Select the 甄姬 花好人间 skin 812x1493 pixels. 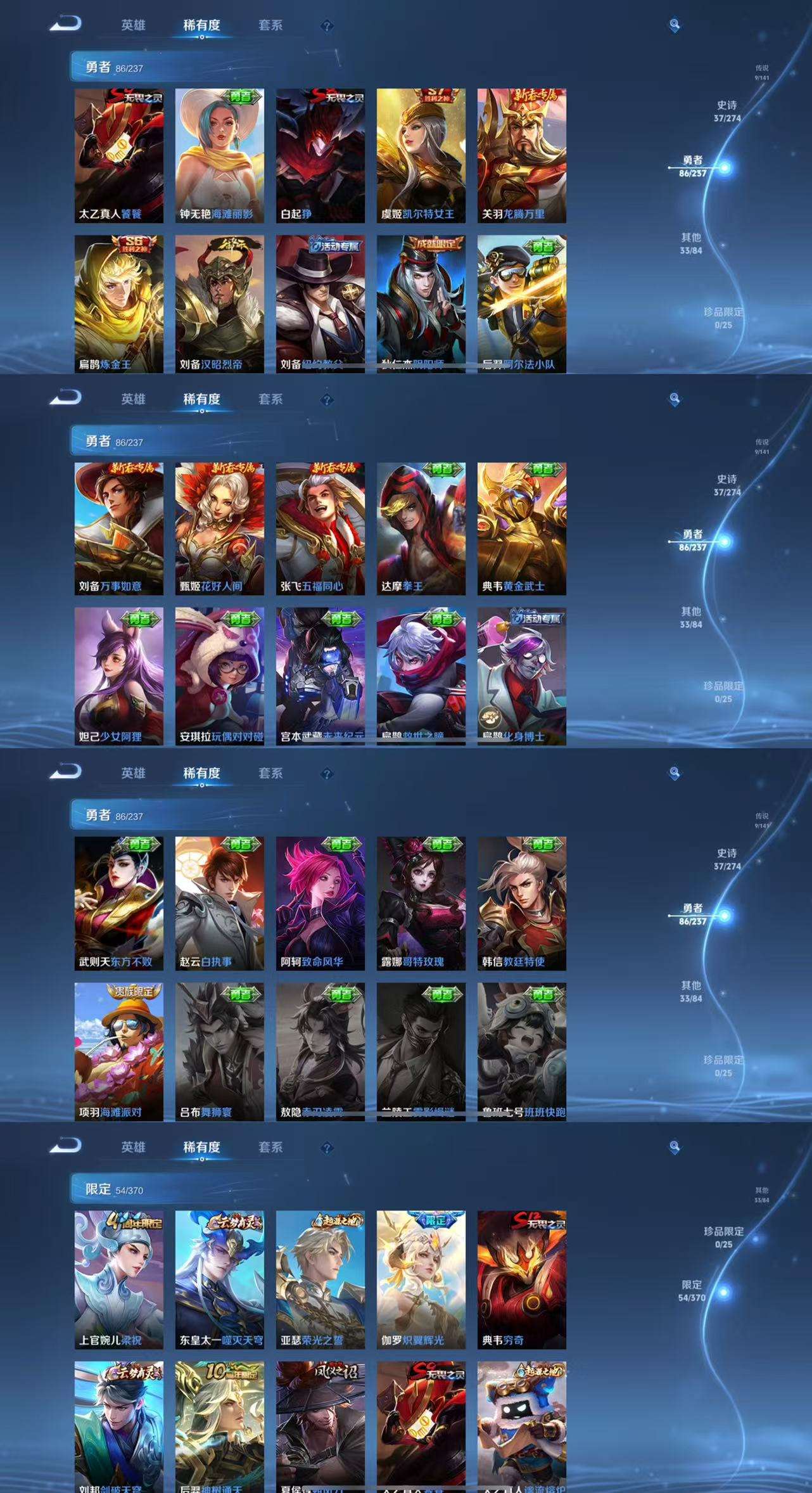tap(219, 529)
